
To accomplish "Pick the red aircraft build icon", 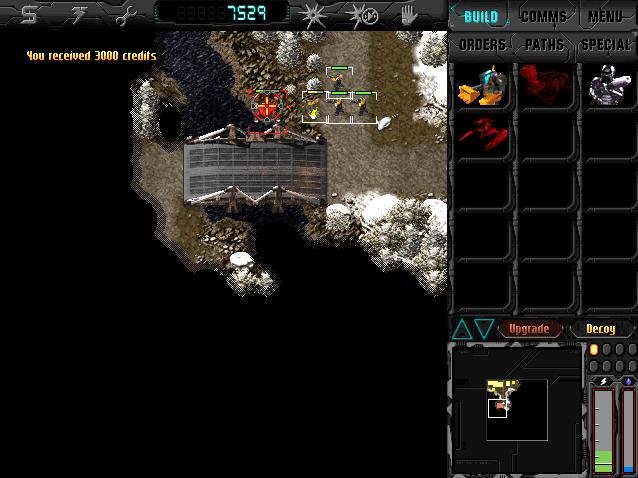I will 480,134.
